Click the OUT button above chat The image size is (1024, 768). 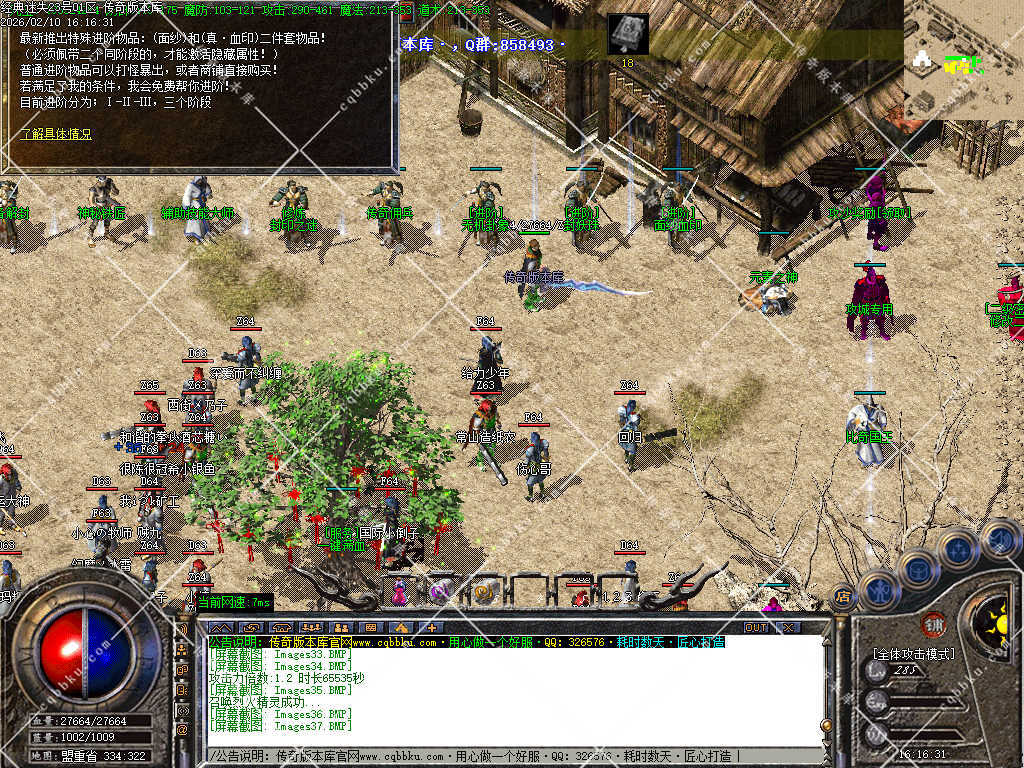tap(756, 627)
